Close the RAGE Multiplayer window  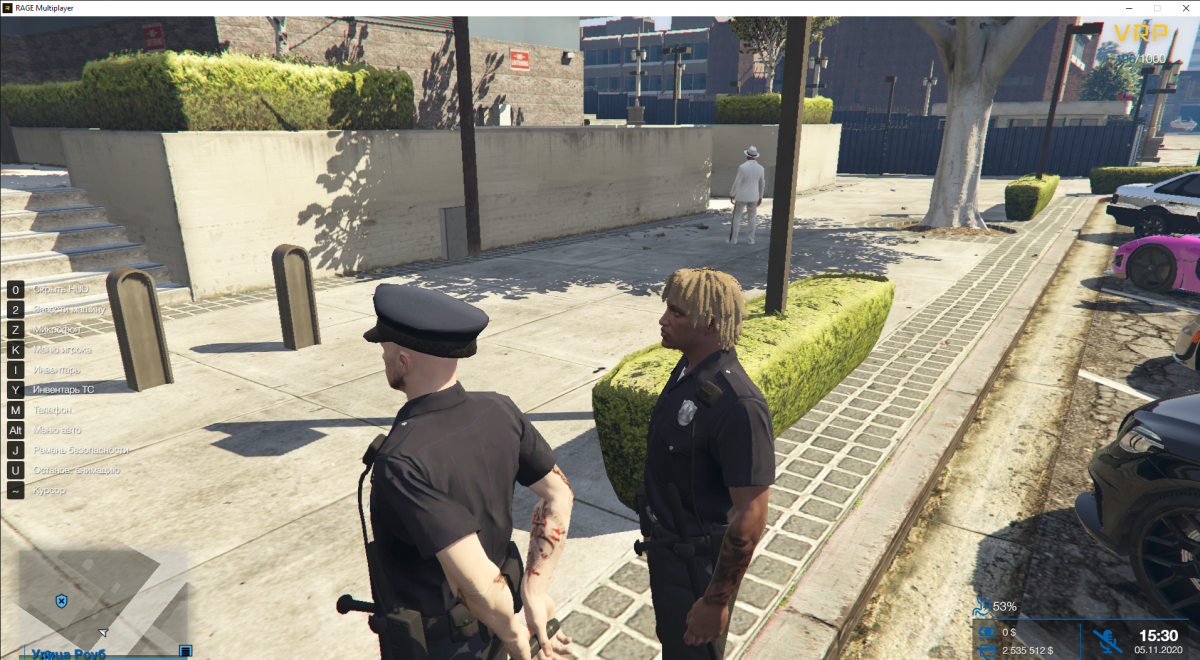coord(1185,8)
